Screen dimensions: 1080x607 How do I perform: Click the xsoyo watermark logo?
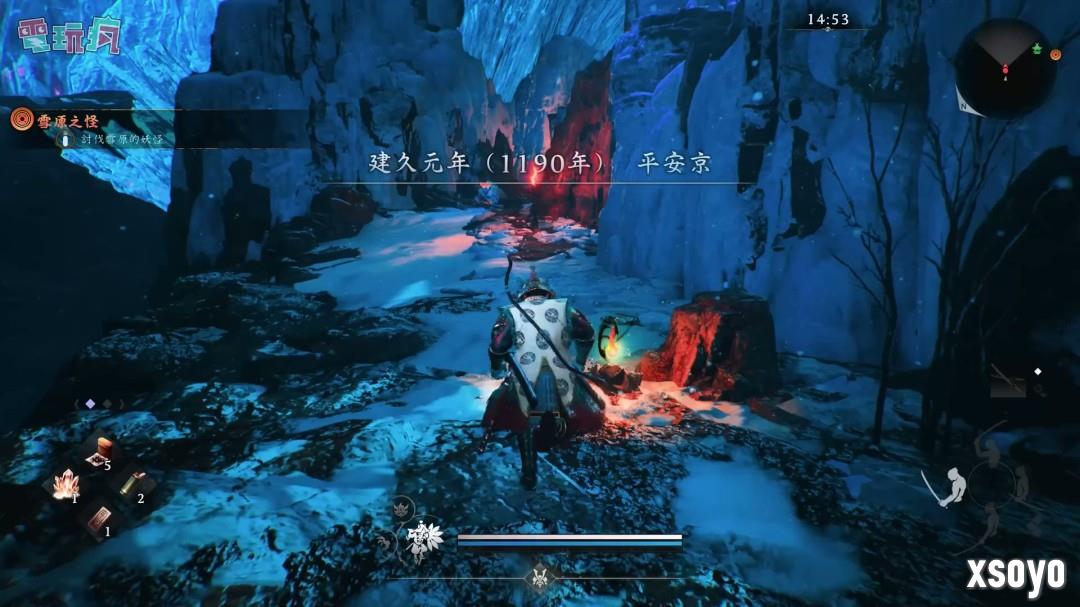[x=1014, y=573]
